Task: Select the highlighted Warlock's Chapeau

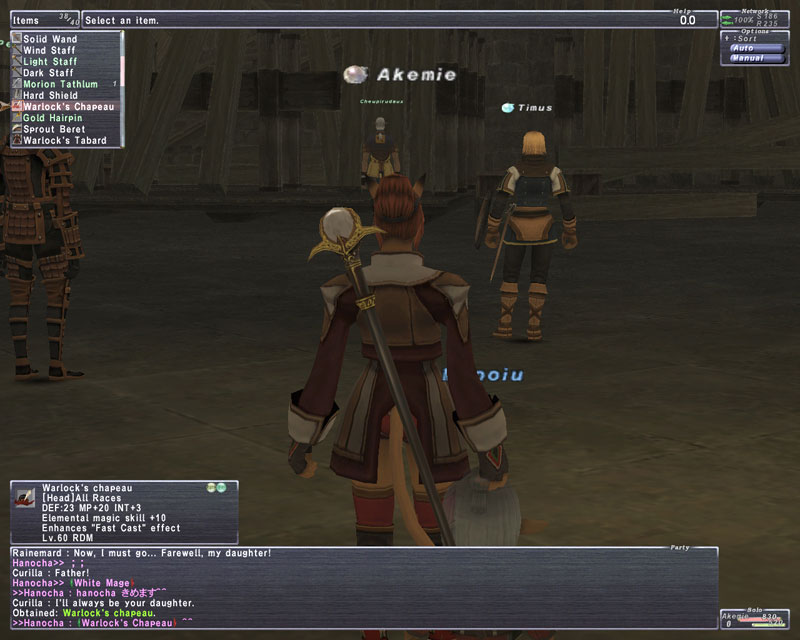Action: pyautogui.click(x=62, y=106)
